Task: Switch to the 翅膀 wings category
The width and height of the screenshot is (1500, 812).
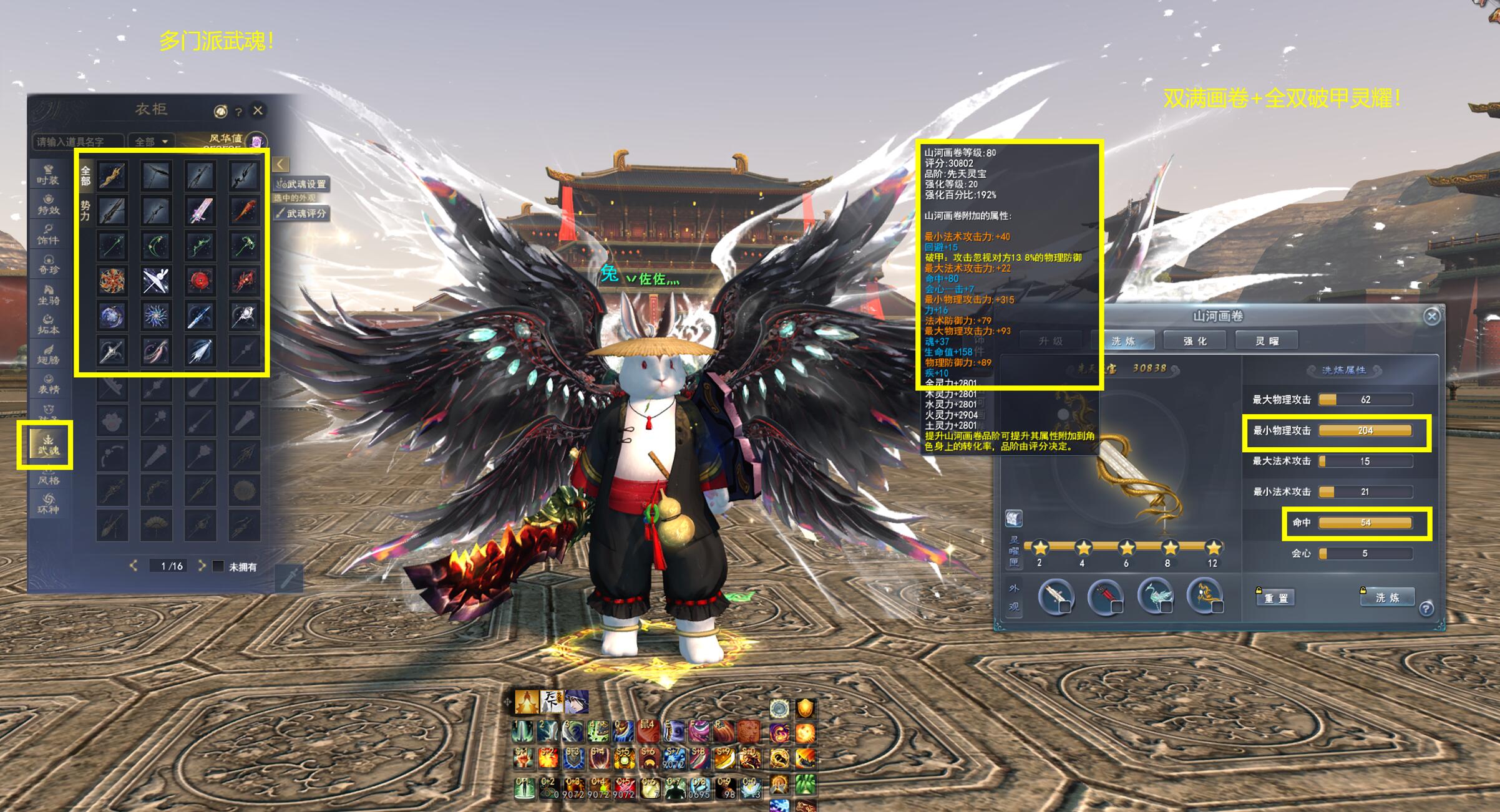Action: (x=48, y=354)
